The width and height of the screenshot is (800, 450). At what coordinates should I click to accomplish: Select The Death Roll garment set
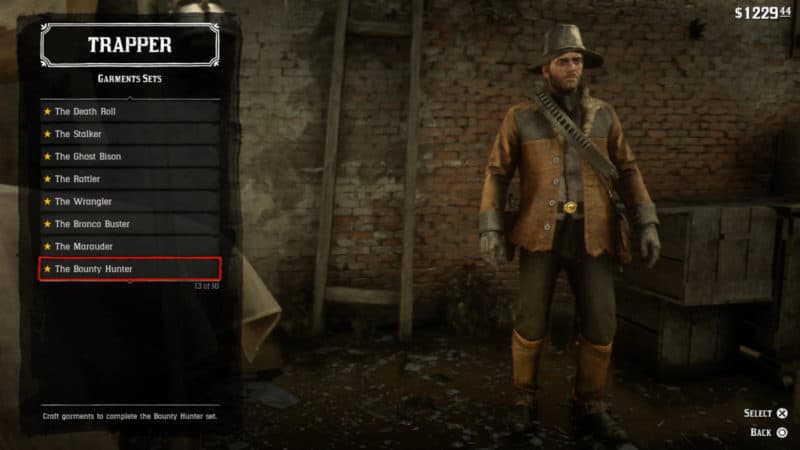coord(129,111)
